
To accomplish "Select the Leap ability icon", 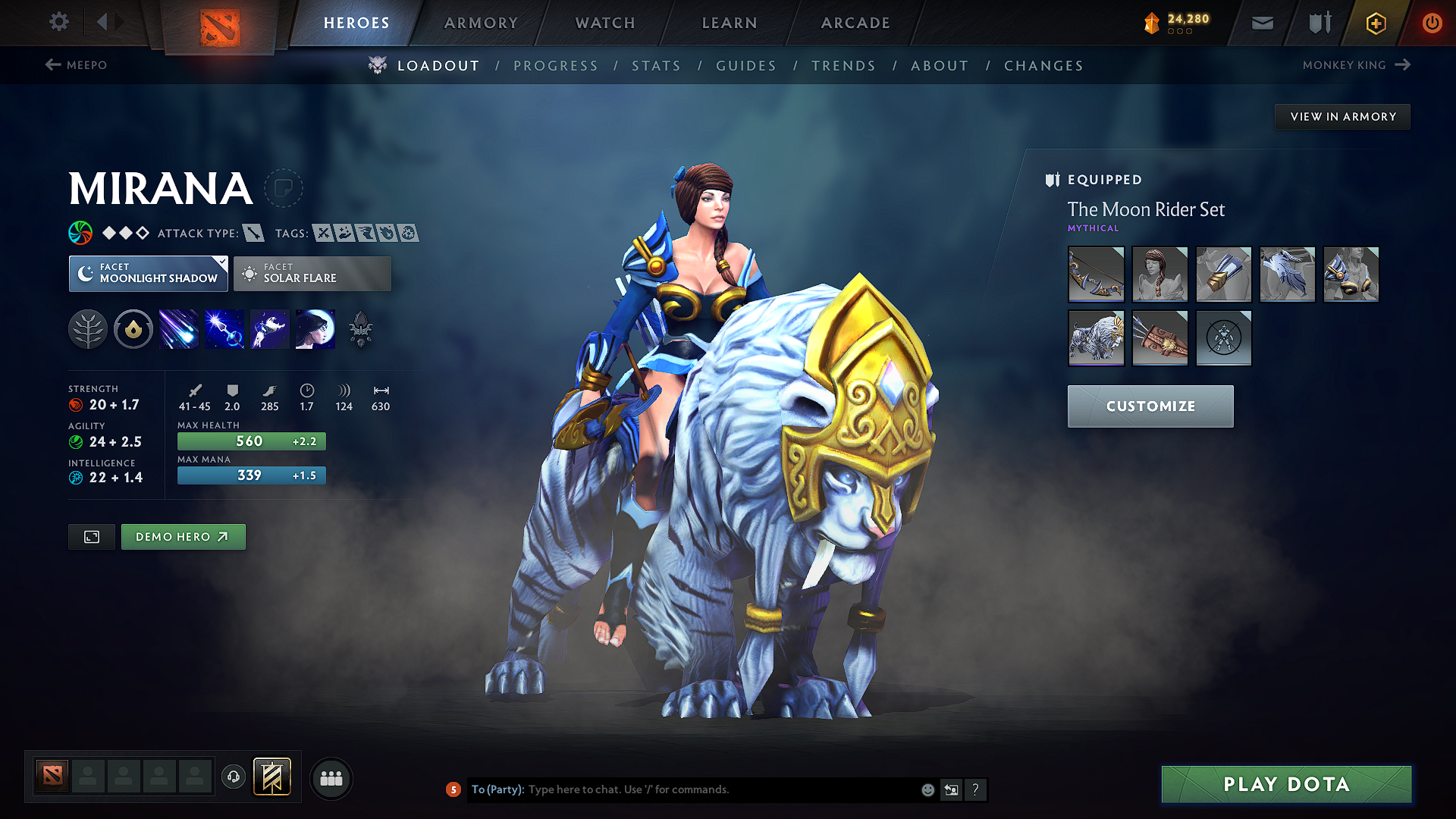I will pos(269,329).
